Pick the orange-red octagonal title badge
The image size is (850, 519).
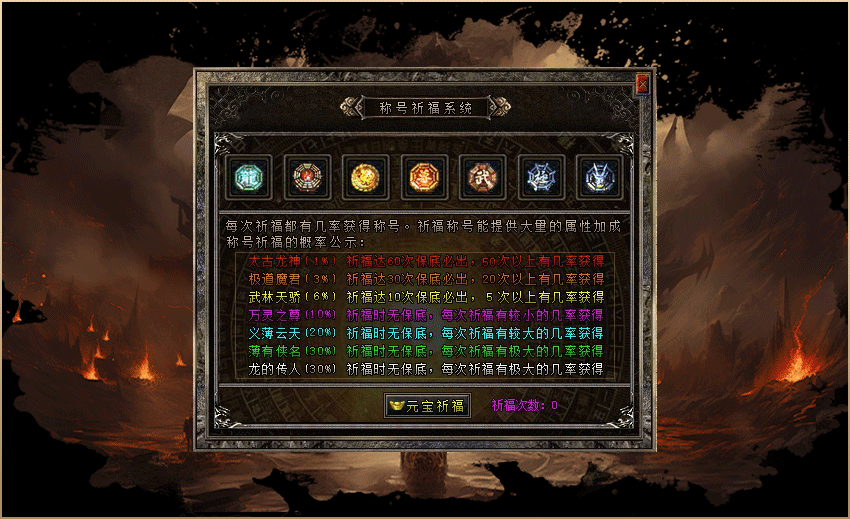422,178
